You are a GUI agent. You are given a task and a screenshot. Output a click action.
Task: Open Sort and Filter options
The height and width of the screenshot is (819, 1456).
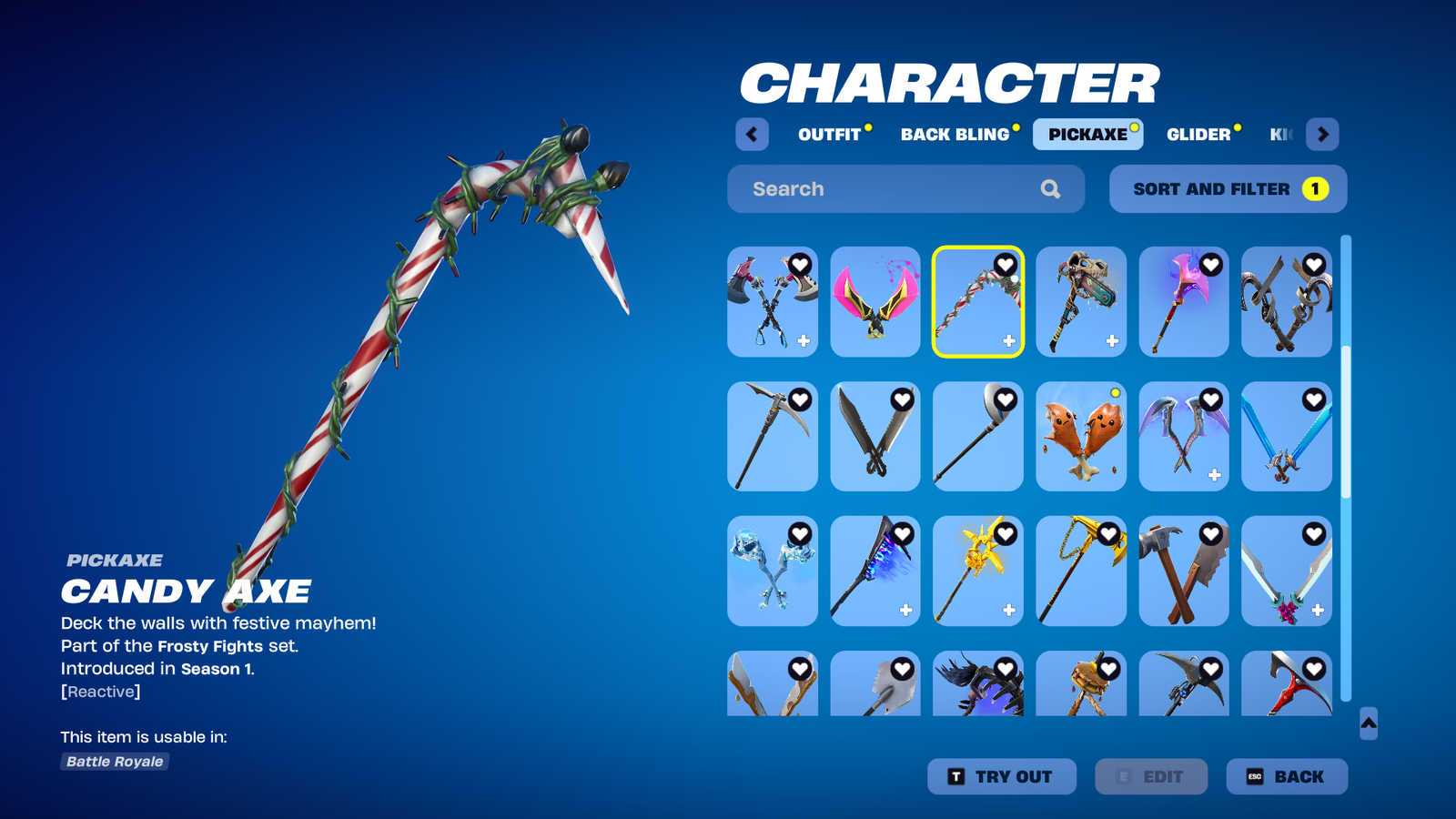pyautogui.click(x=1228, y=189)
